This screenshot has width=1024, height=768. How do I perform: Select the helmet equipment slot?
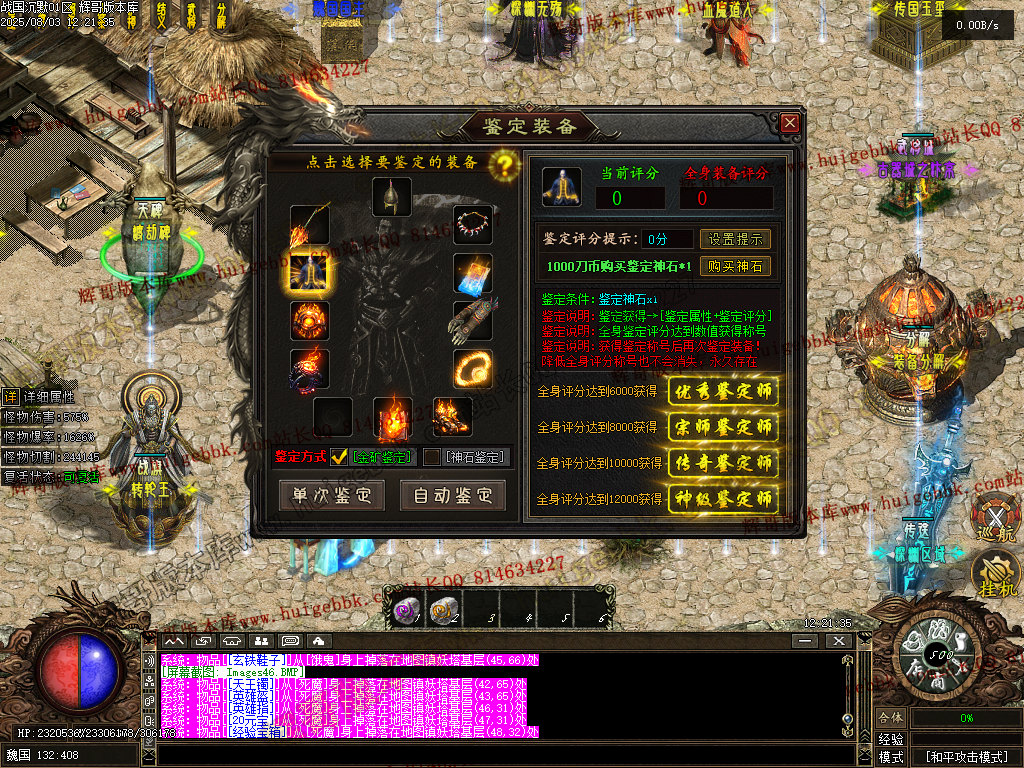click(x=392, y=196)
